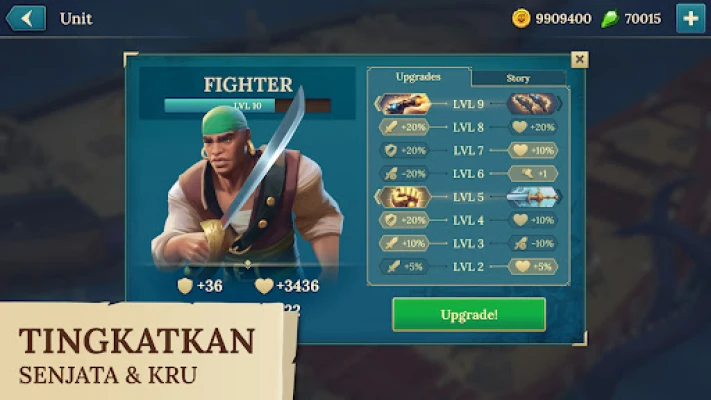
Task: Pick the LVL 4 shield +20% upgrade
Action: (x=403, y=220)
